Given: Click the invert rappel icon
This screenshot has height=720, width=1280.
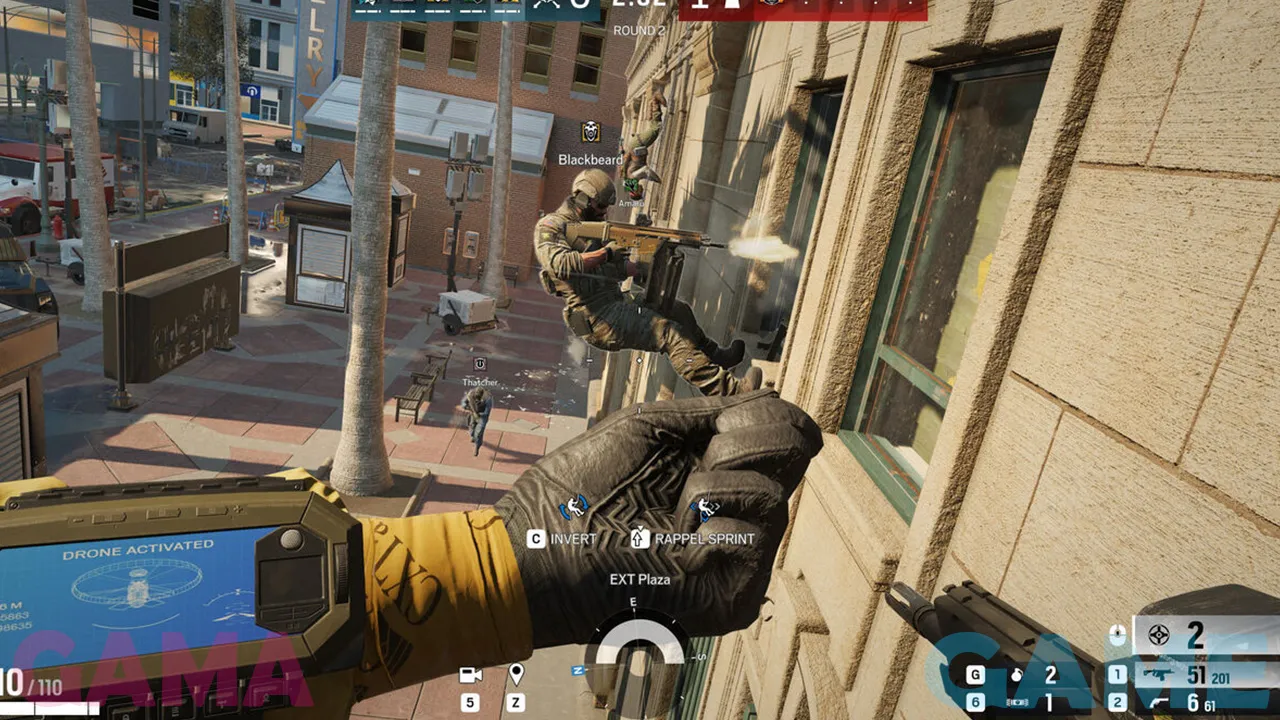Looking at the screenshot, I should [574, 509].
